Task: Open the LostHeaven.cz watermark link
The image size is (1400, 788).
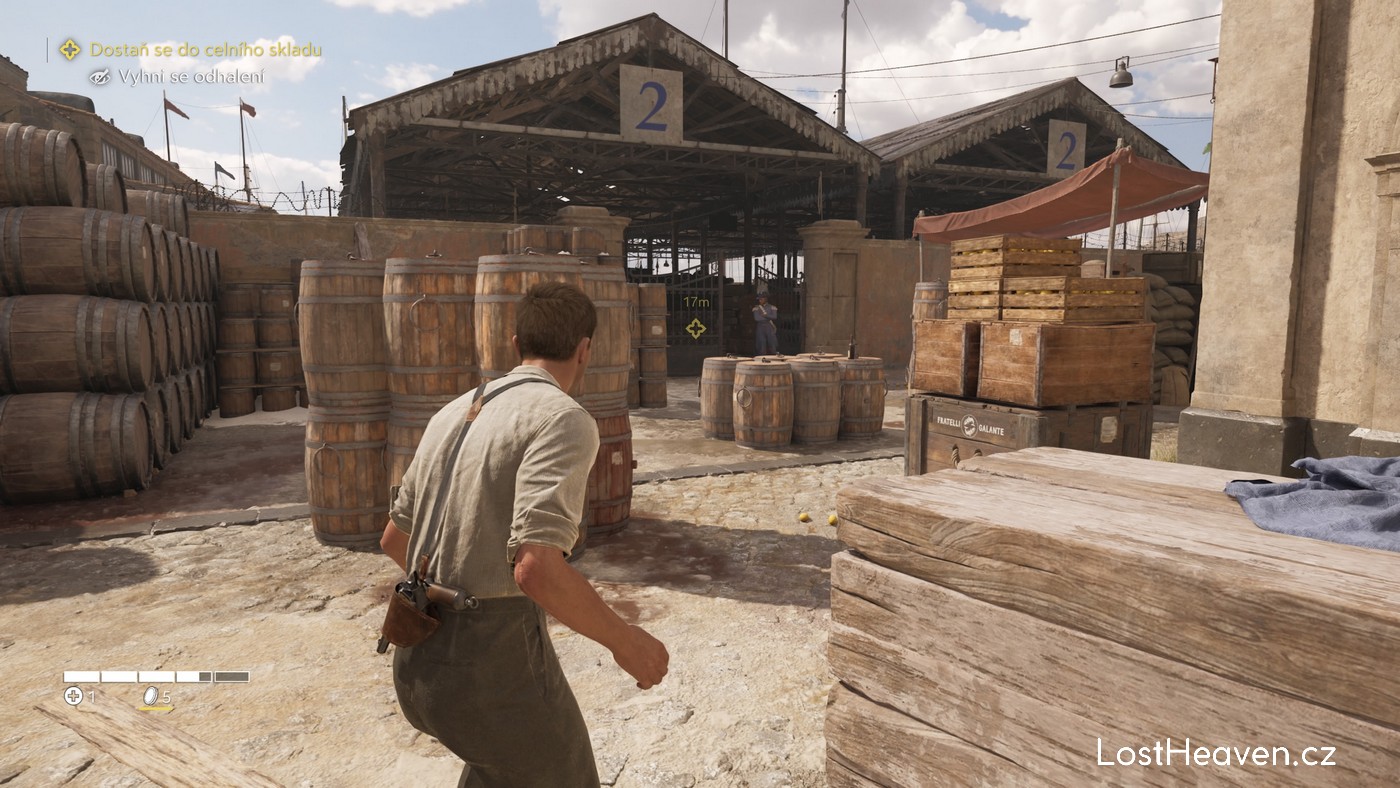Action: [1215, 753]
